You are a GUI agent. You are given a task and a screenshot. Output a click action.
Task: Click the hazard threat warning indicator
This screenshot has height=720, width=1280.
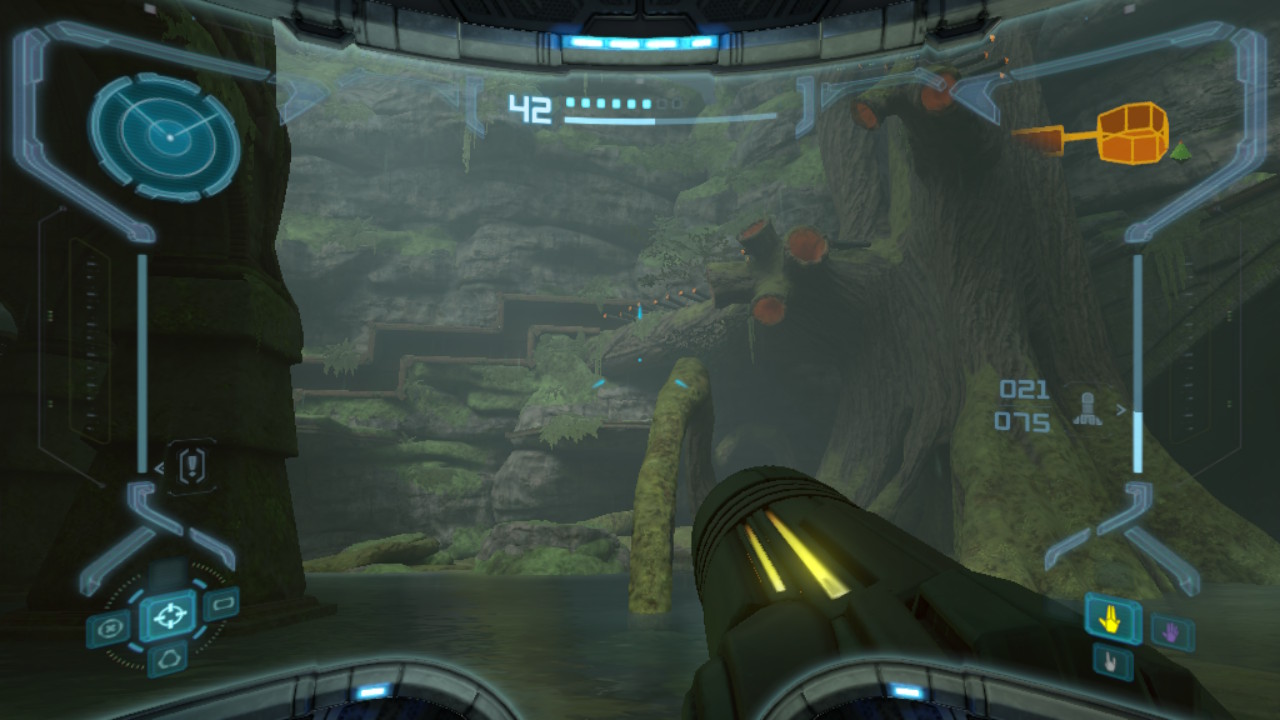193,466
